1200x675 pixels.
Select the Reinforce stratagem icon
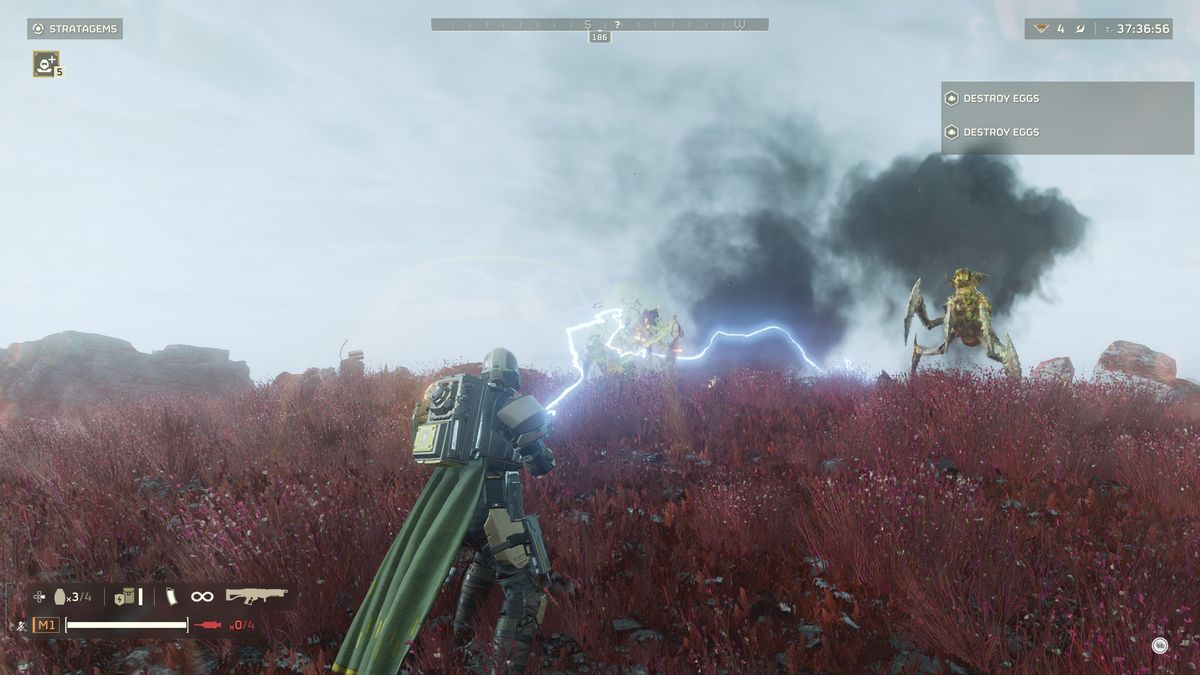click(x=45, y=63)
